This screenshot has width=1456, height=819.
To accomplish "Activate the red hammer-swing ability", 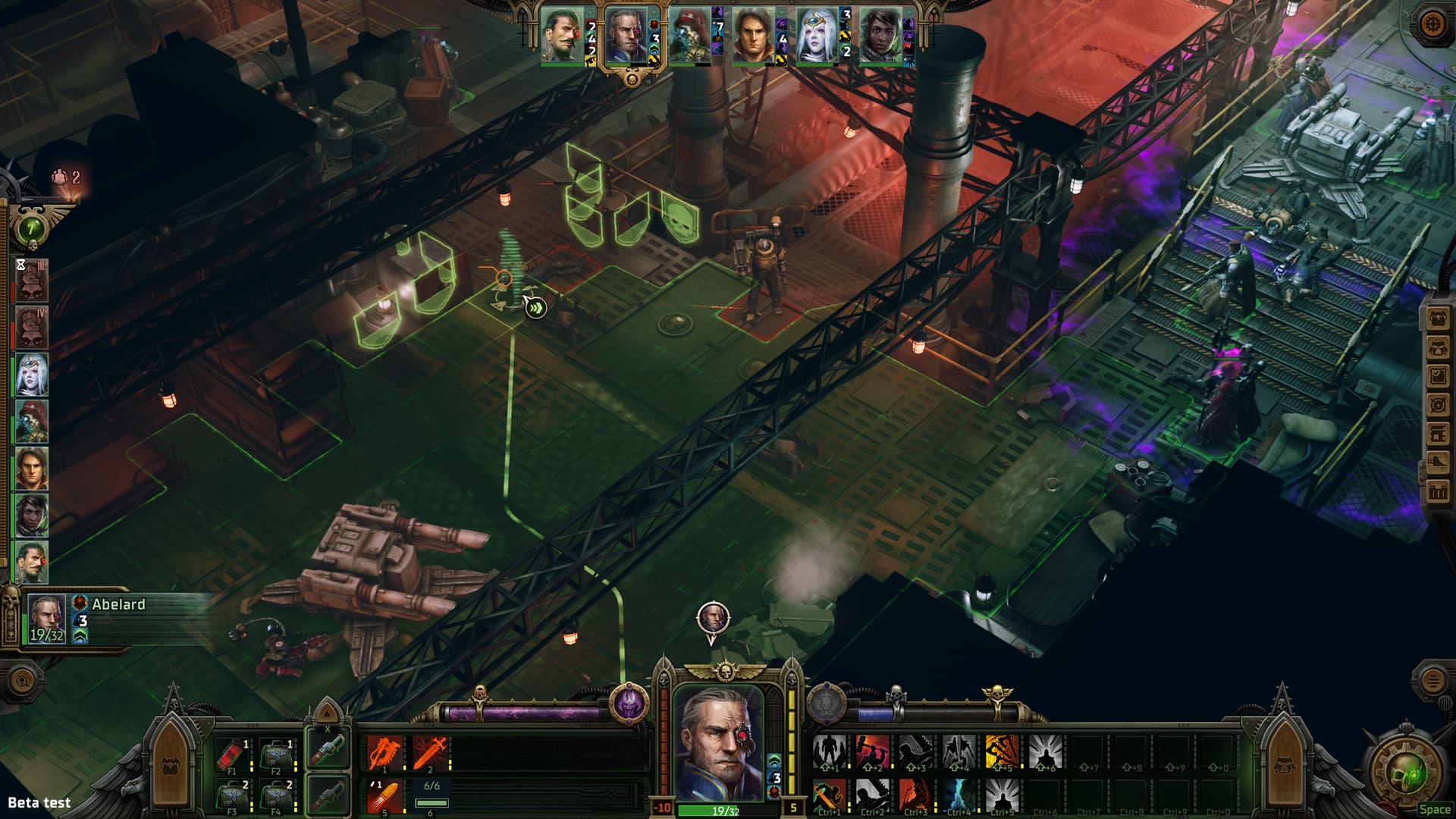I will 872,752.
